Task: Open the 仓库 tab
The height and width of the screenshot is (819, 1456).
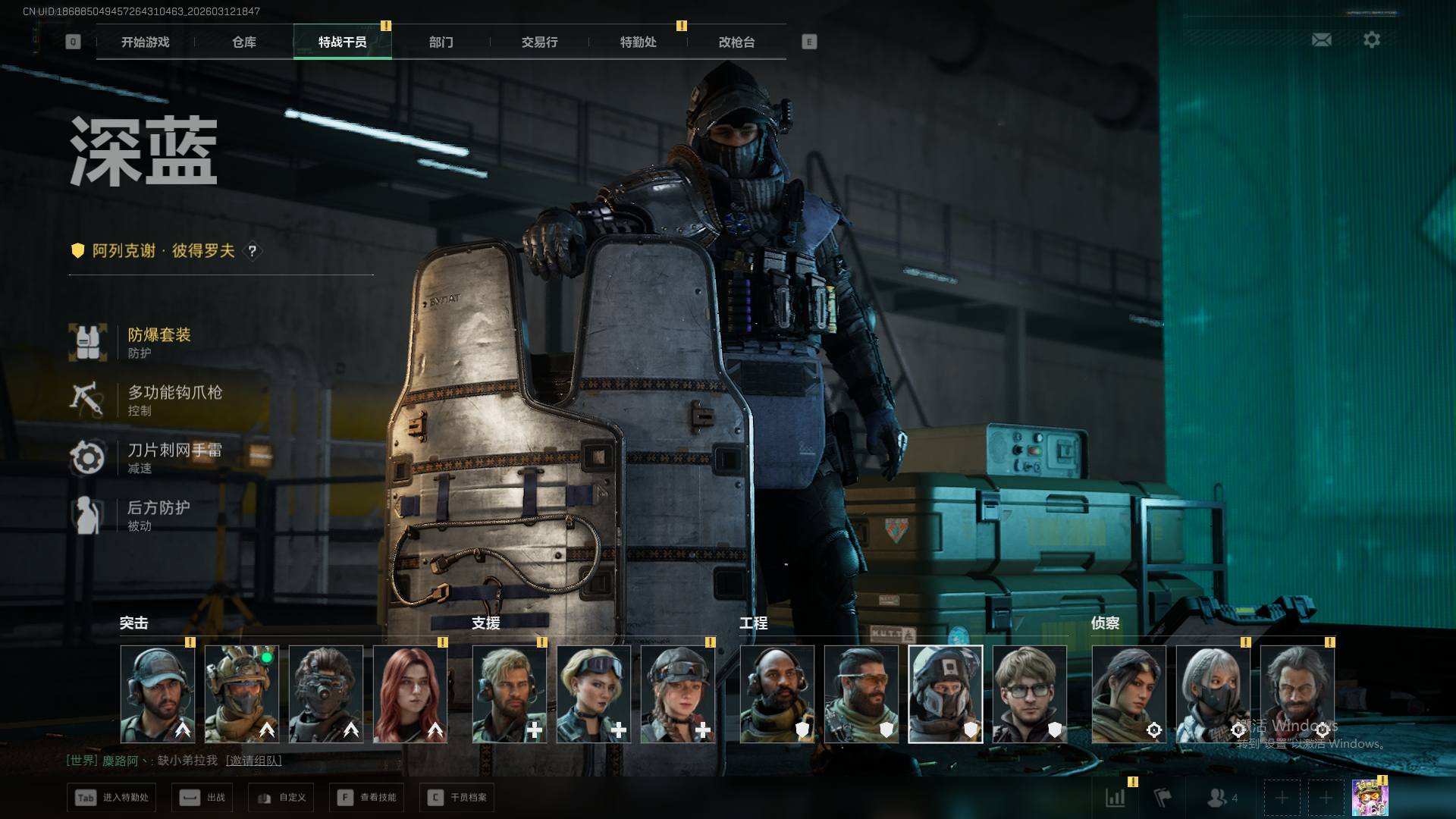Action: coord(243,42)
